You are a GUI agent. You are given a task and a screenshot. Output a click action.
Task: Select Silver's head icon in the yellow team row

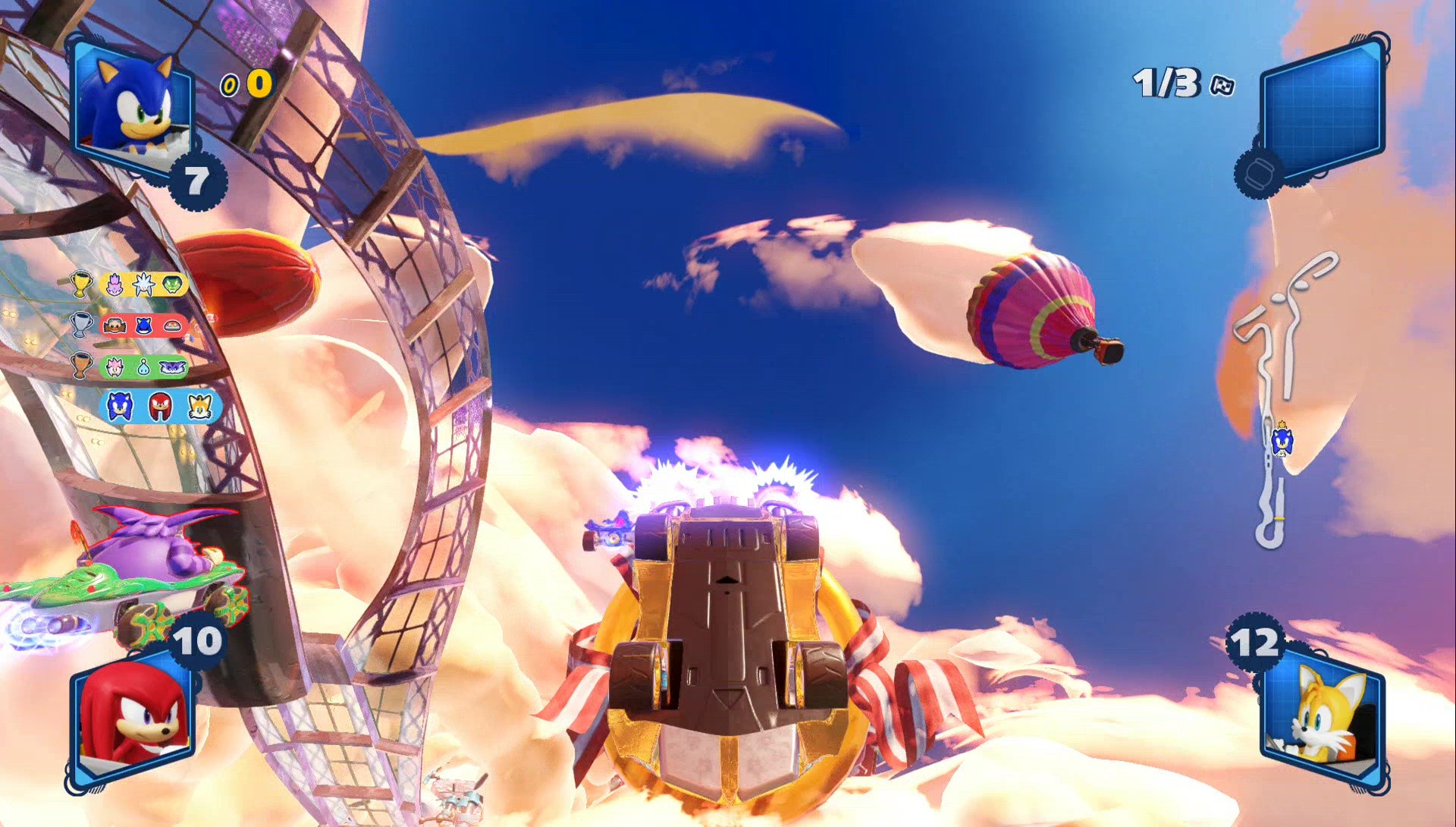(x=143, y=283)
